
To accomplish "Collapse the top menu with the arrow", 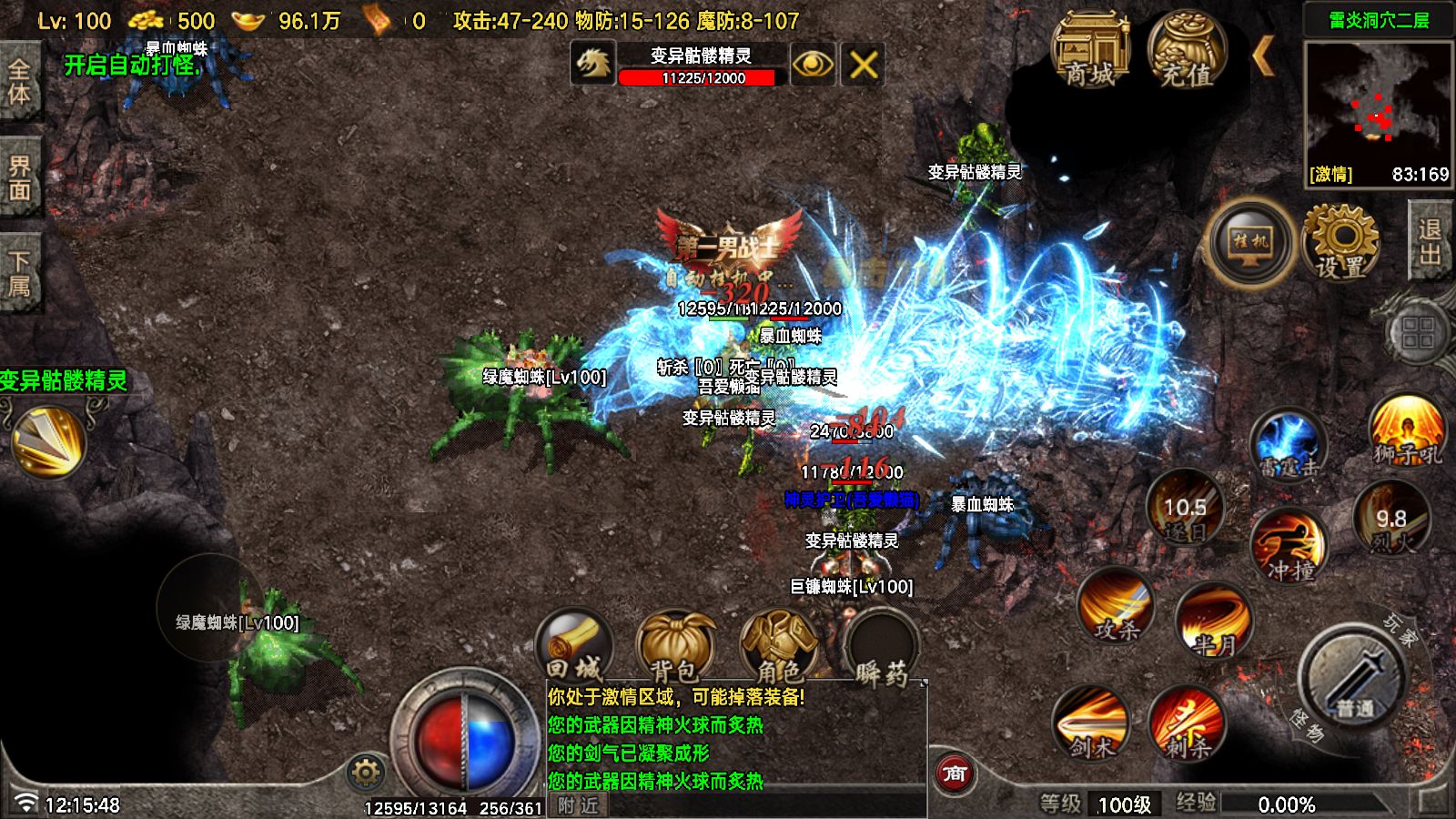I will coord(1264,56).
